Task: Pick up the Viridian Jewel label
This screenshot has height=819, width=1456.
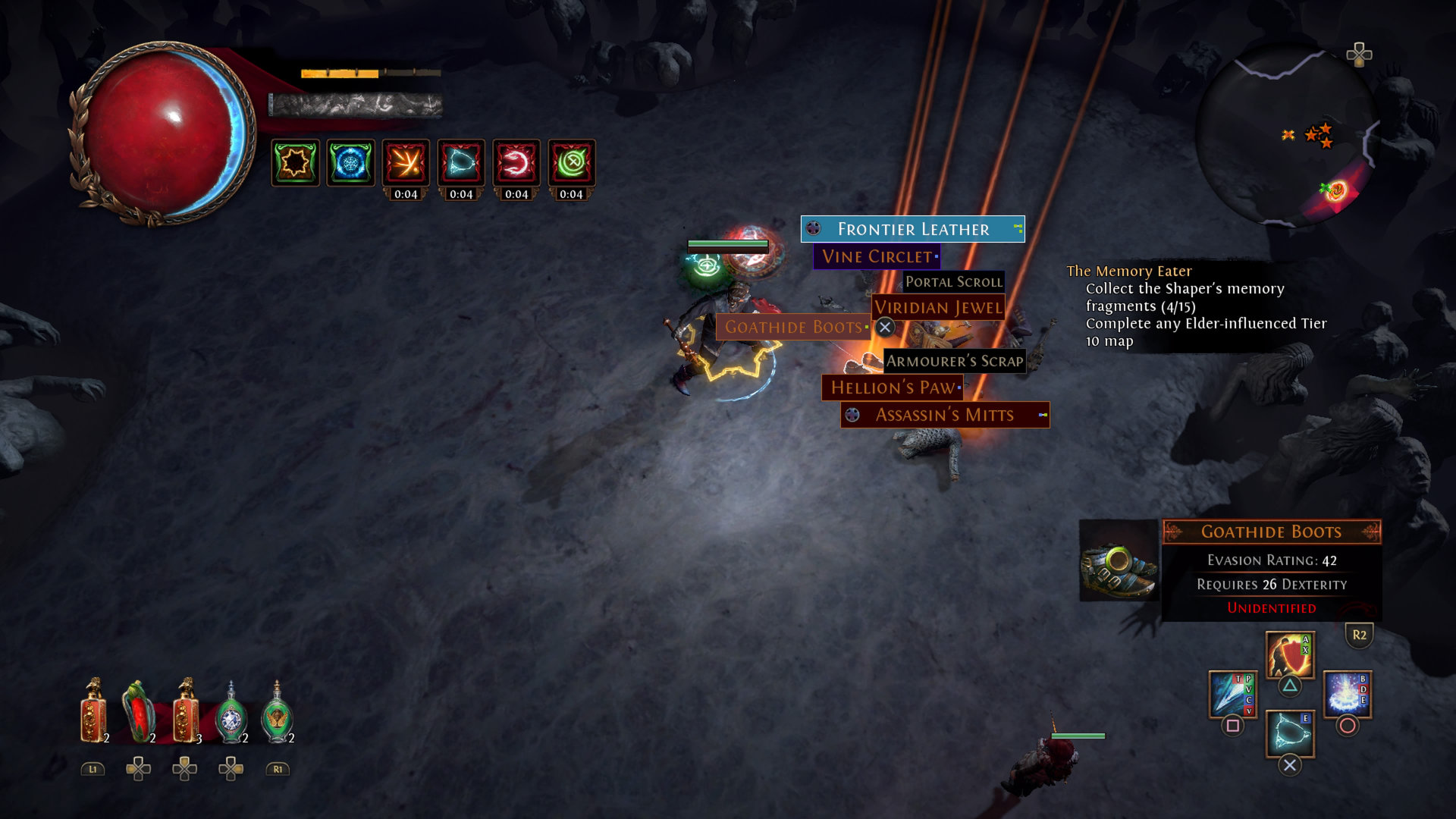Action: (938, 308)
